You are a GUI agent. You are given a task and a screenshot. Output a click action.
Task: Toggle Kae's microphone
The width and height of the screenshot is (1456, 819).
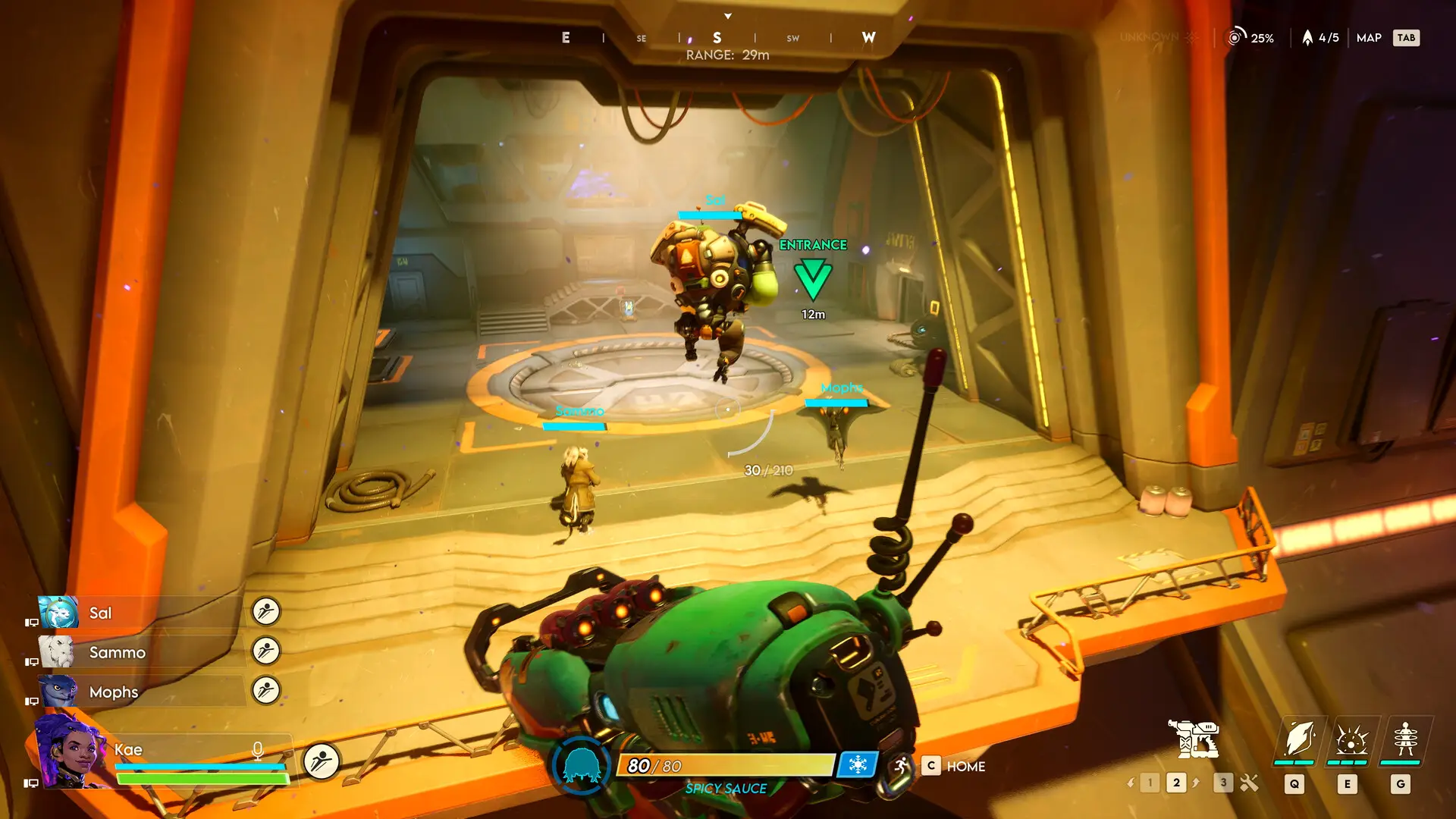[x=258, y=751]
